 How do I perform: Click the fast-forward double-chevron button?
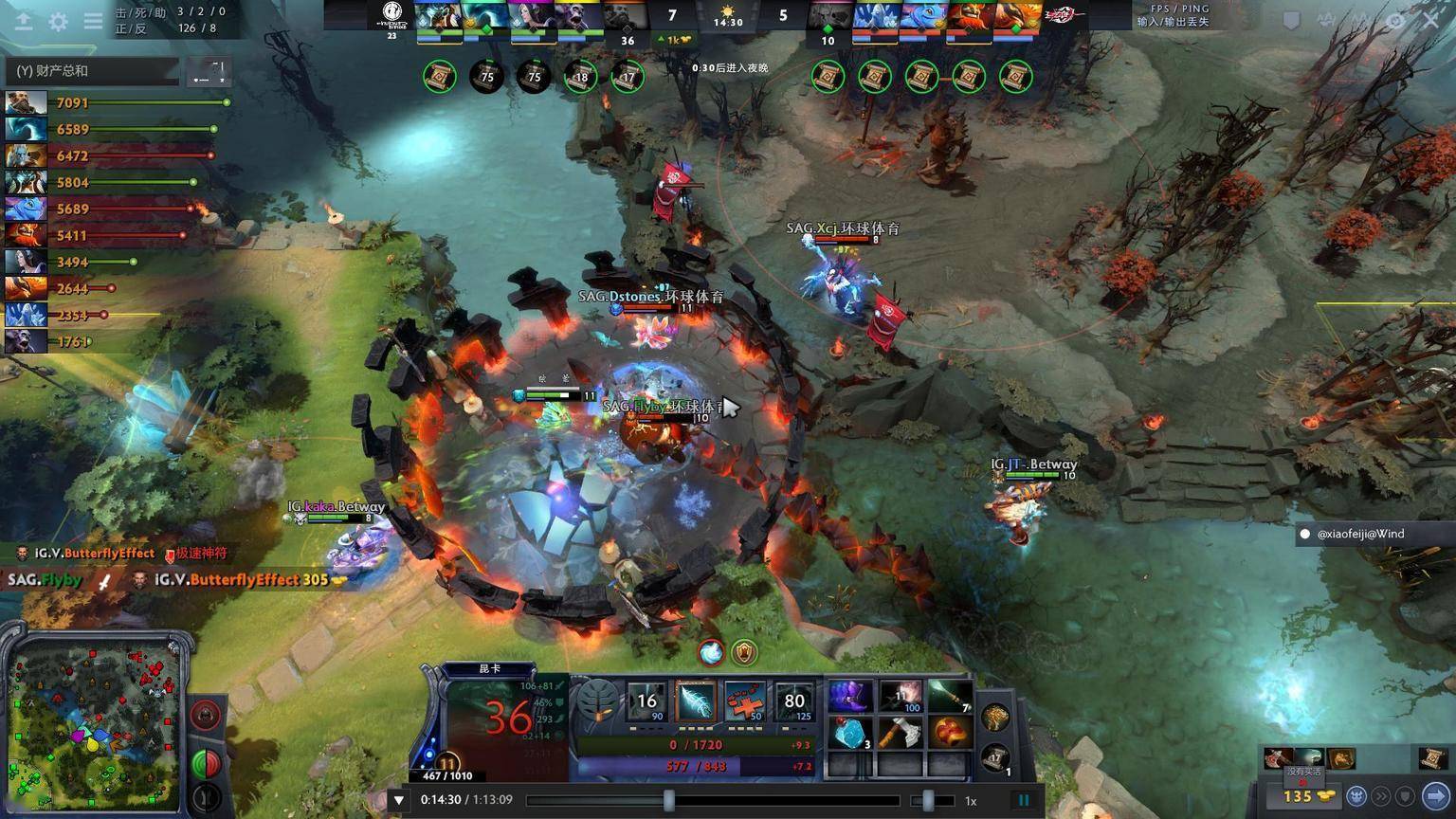(1382, 795)
